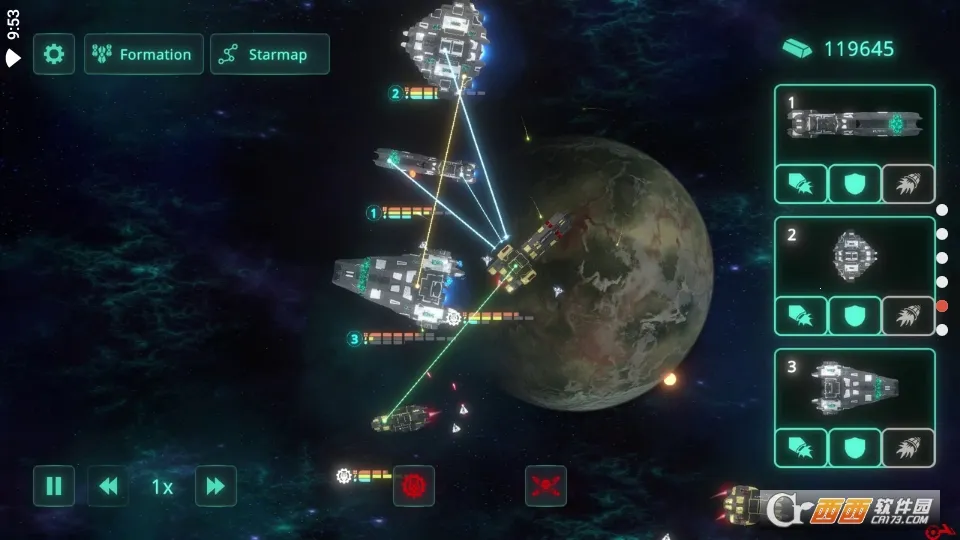Click the red crossed skull button
The width and height of the screenshot is (960, 540).
(546, 486)
